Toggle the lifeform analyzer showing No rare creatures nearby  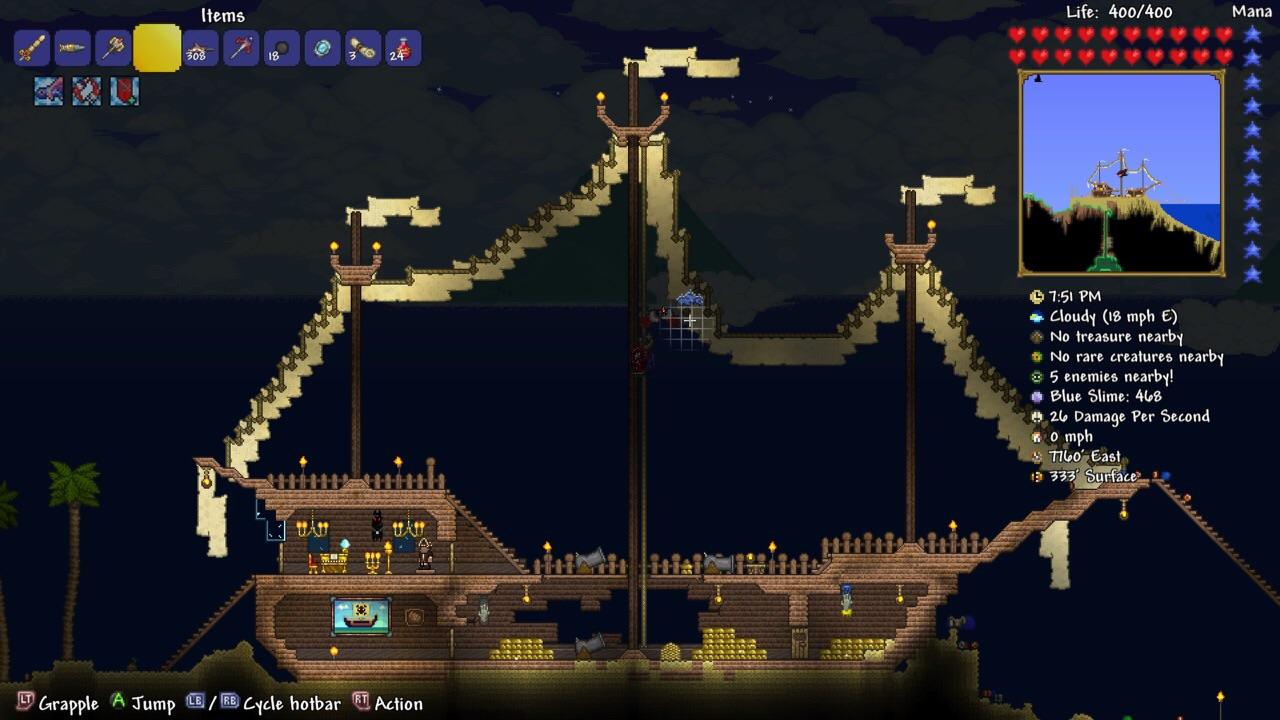coord(1036,356)
